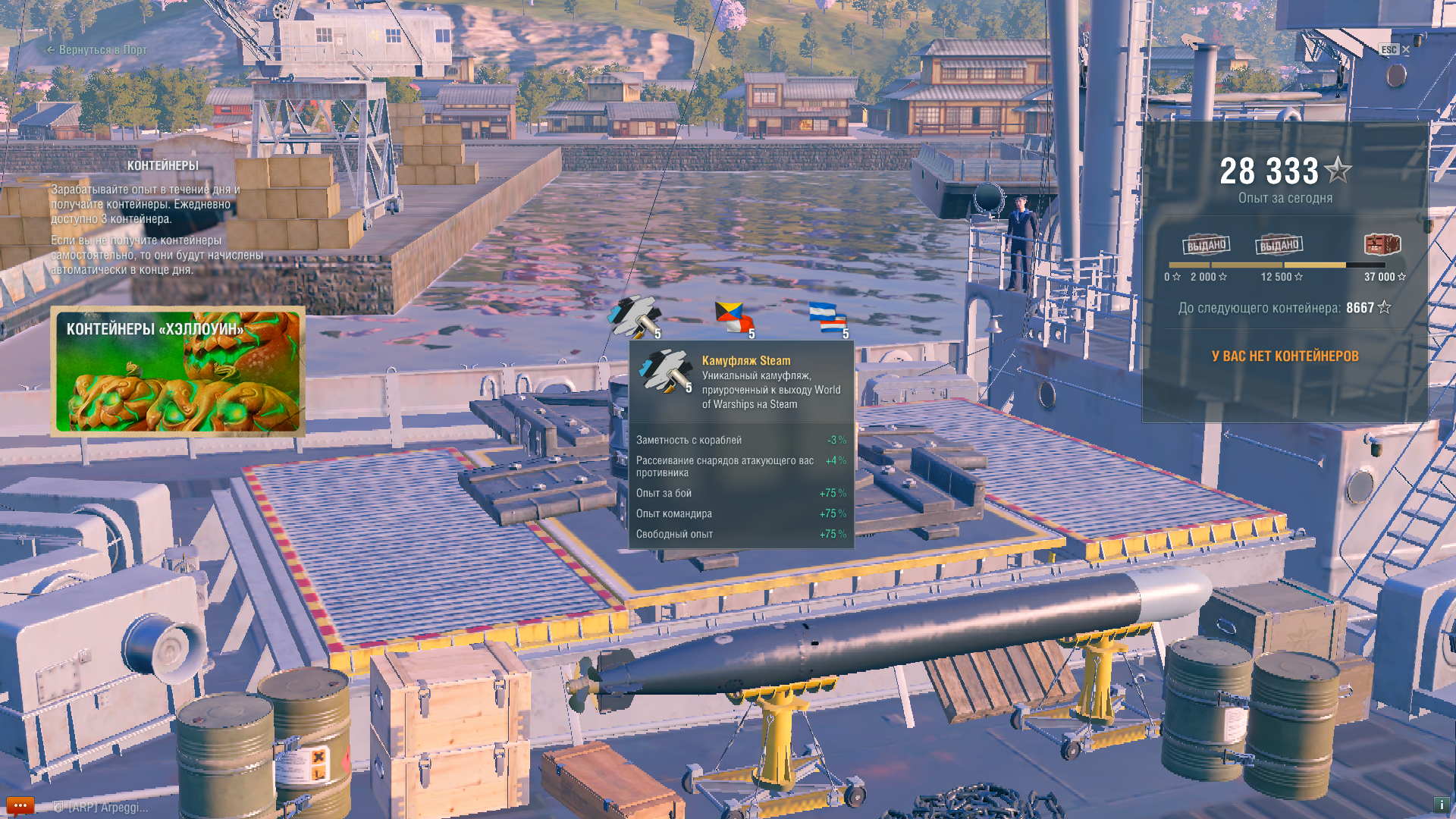1456x819 pixels.
Task: Open the info button in corner
Action: pos(1441,805)
